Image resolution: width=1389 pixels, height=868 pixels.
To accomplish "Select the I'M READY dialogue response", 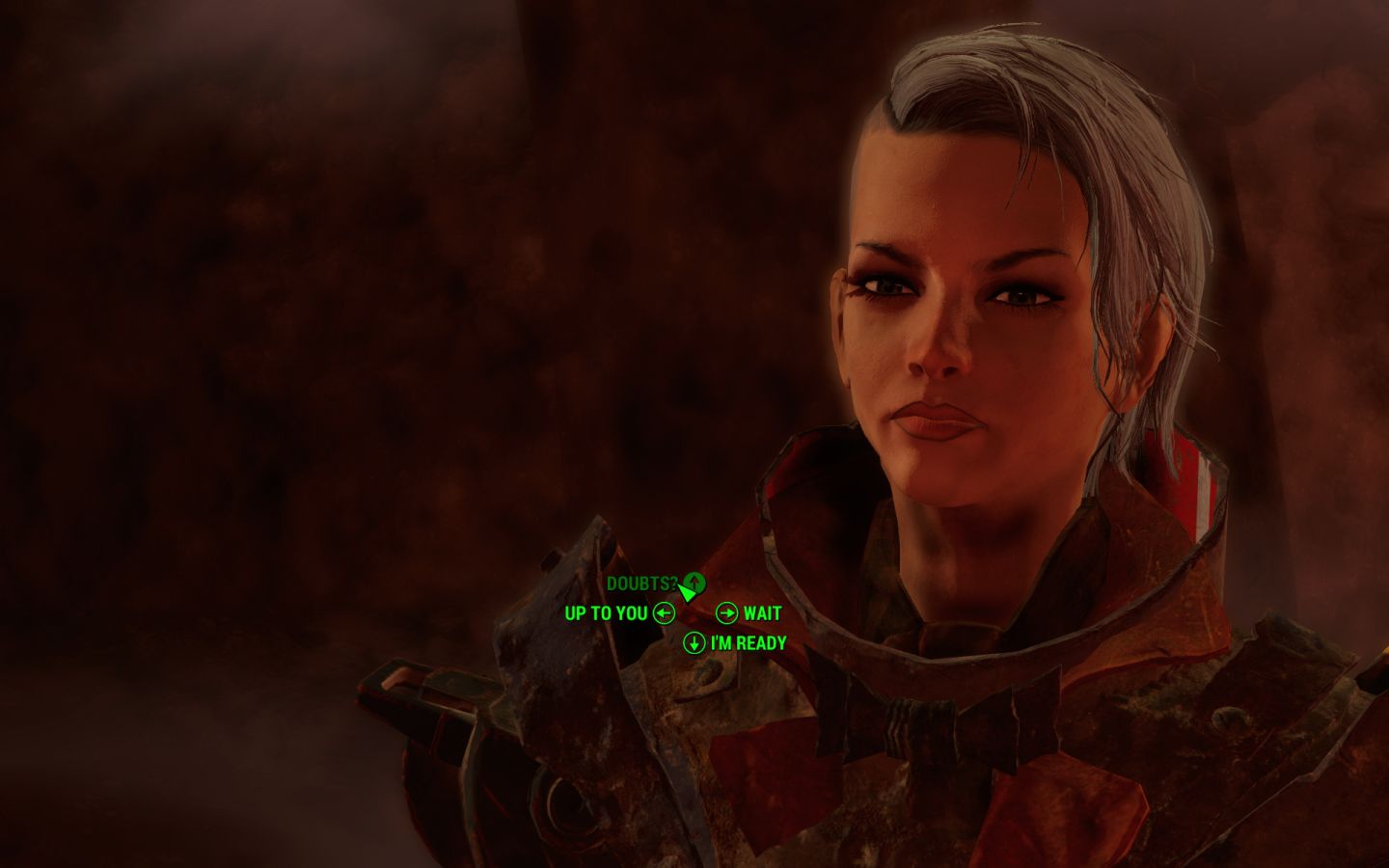I will click(749, 642).
